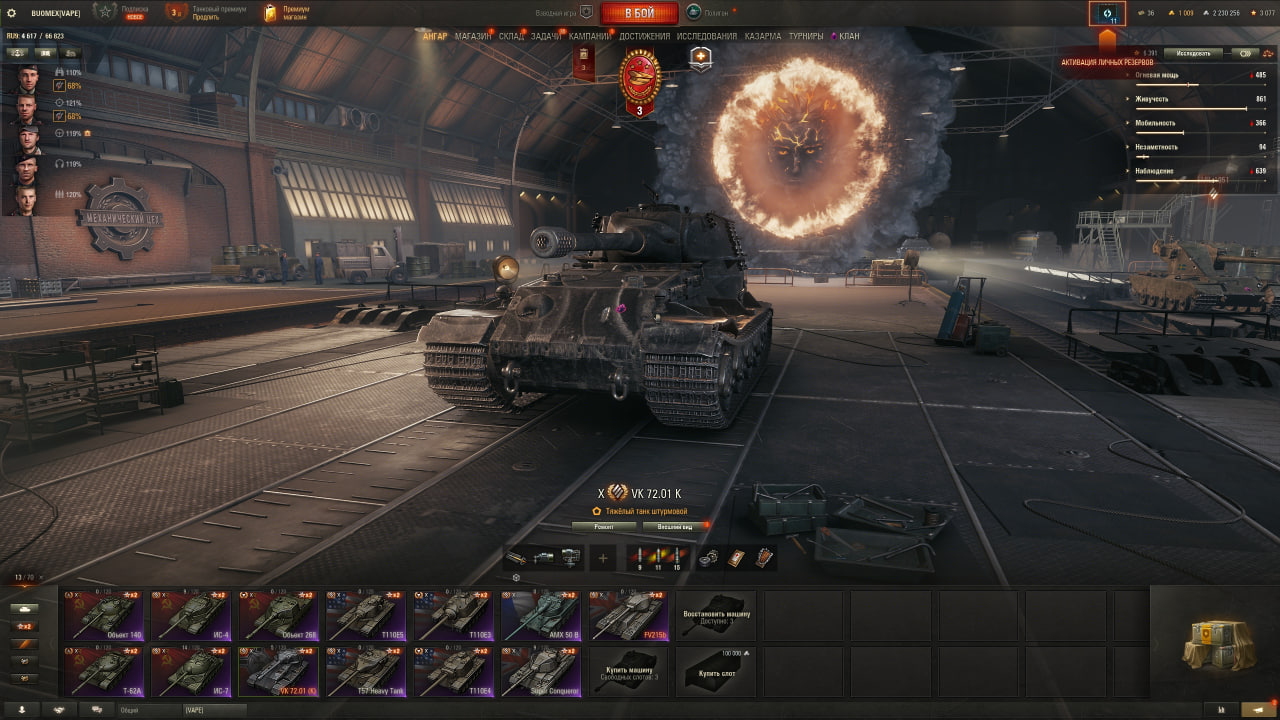The width and height of the screenshot is (1280, 720).
Task: Toggle the tank type filter in carousel
Action: tap(25, 608)
